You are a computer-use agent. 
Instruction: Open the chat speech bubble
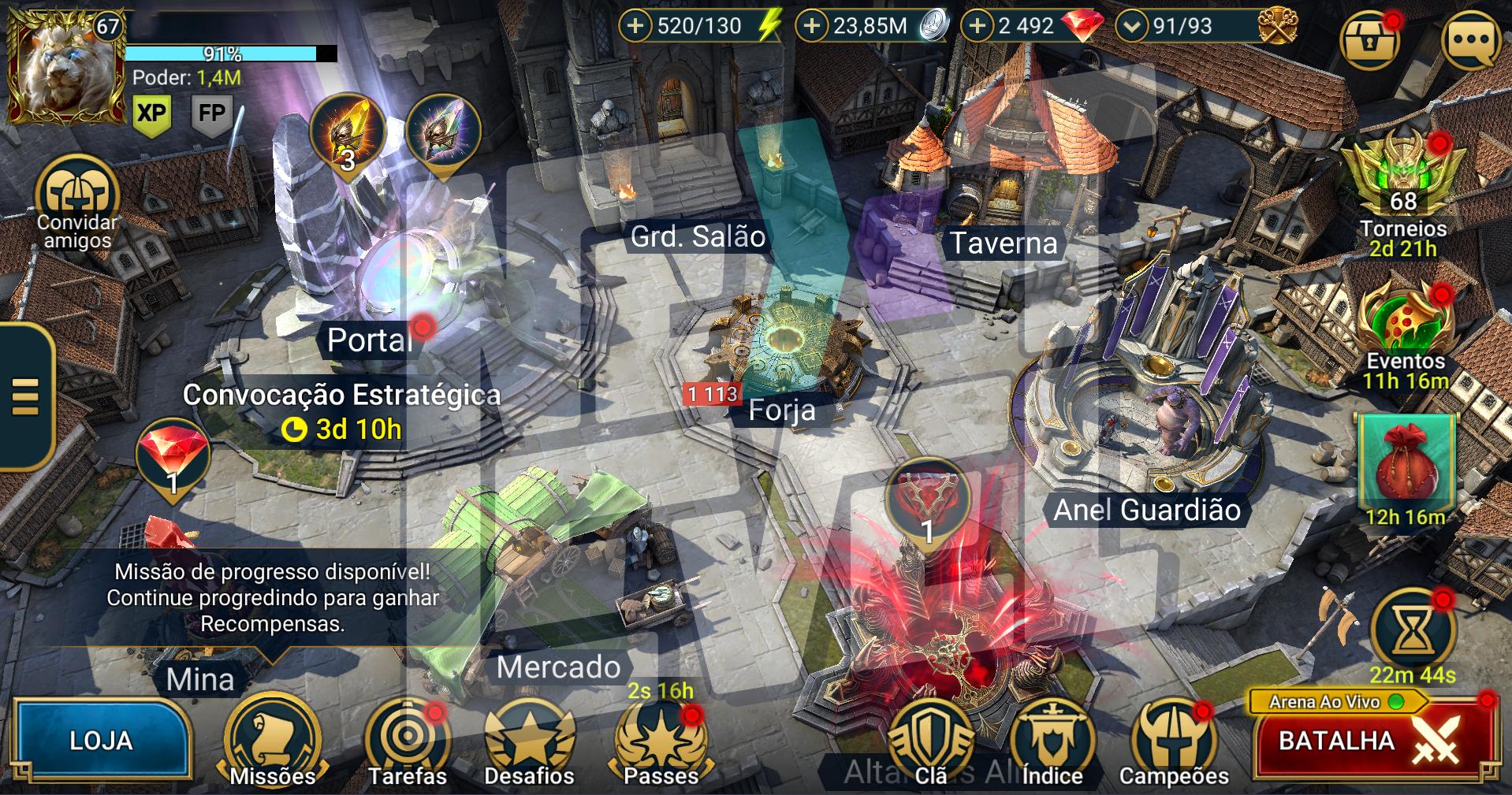coord(1471,39)
